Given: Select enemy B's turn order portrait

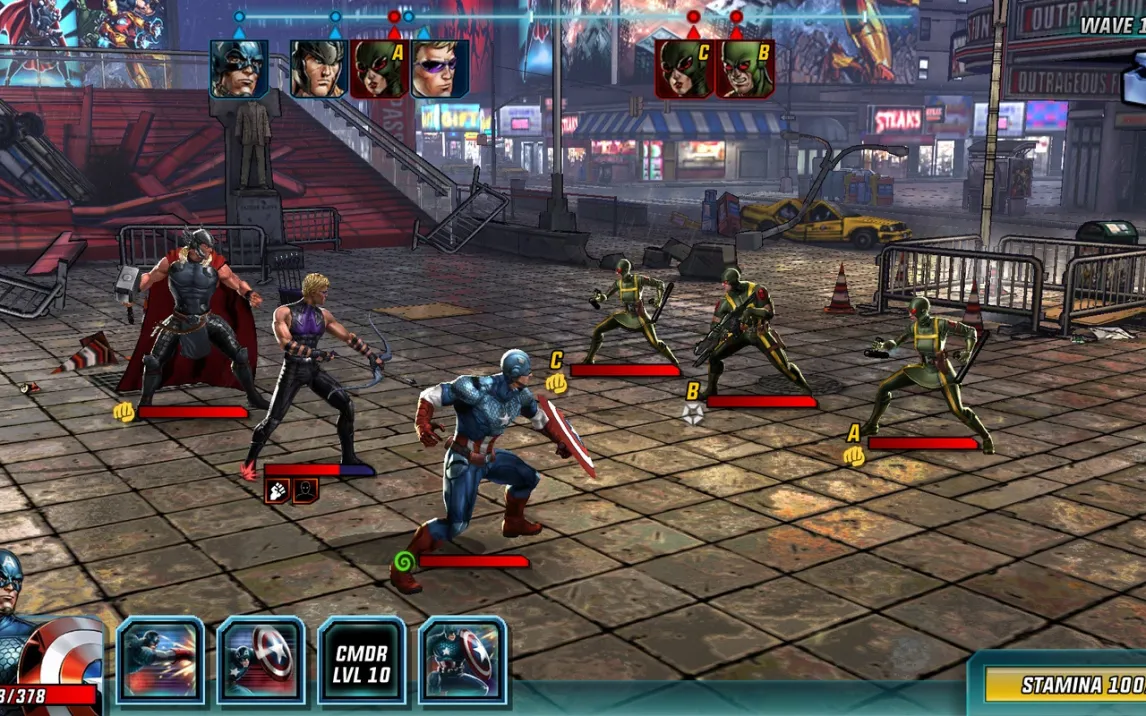Looking at the screenshot, I should [745, 69].
